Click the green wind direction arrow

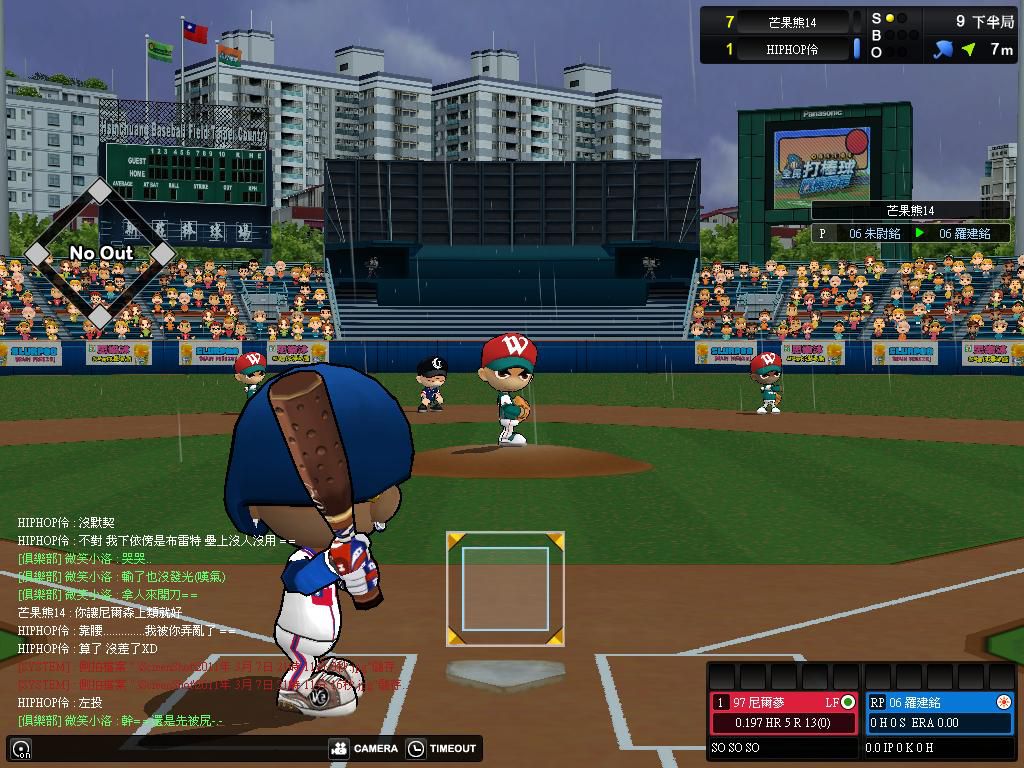(x=968, y=48)
